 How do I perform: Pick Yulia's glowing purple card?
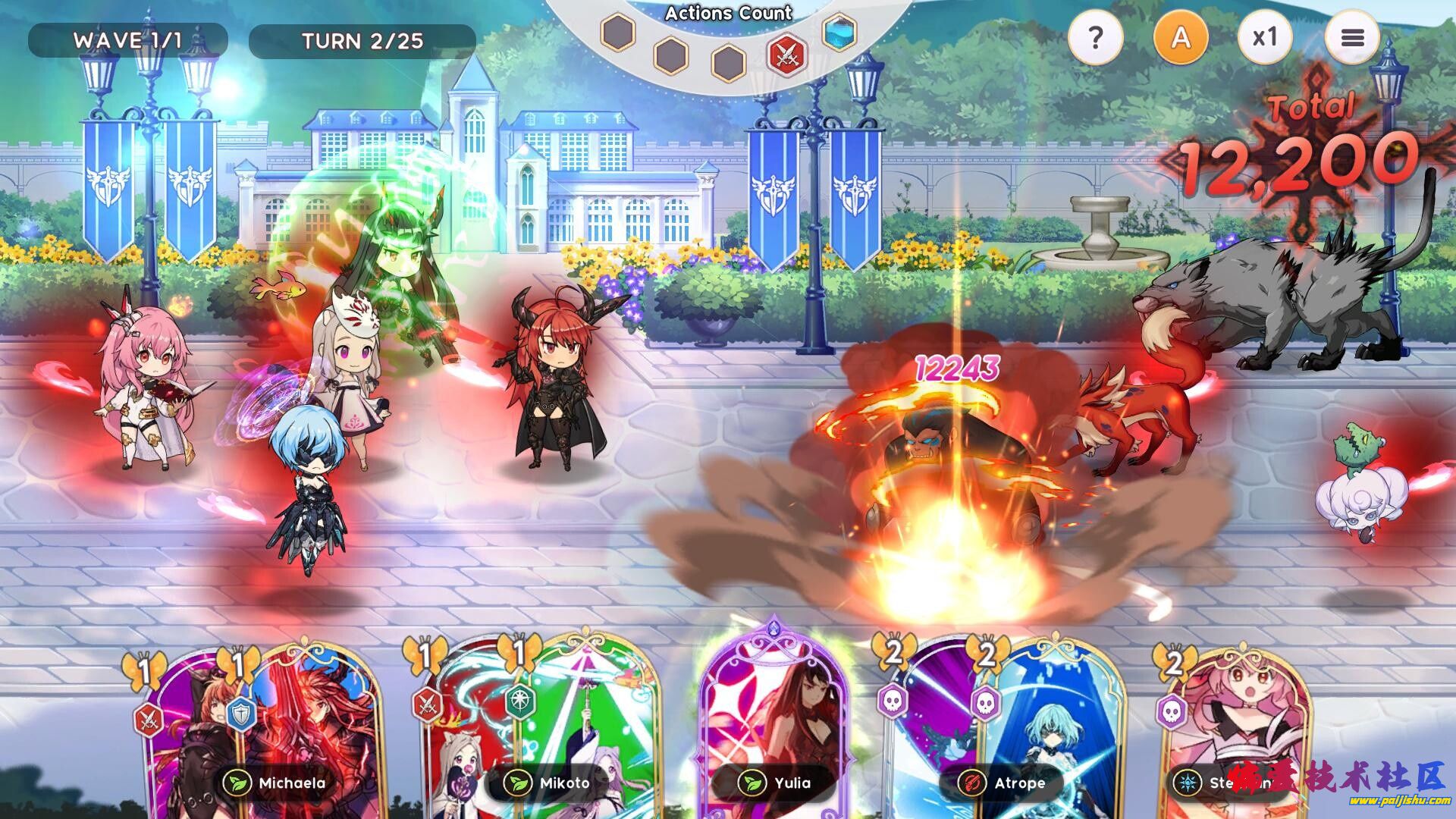(773, 728)
